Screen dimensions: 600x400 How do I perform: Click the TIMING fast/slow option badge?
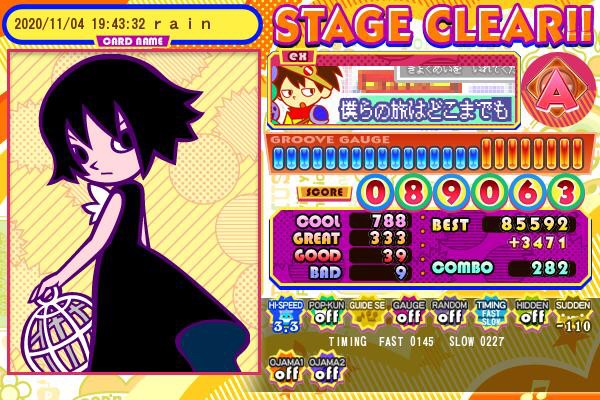point(488,318)
